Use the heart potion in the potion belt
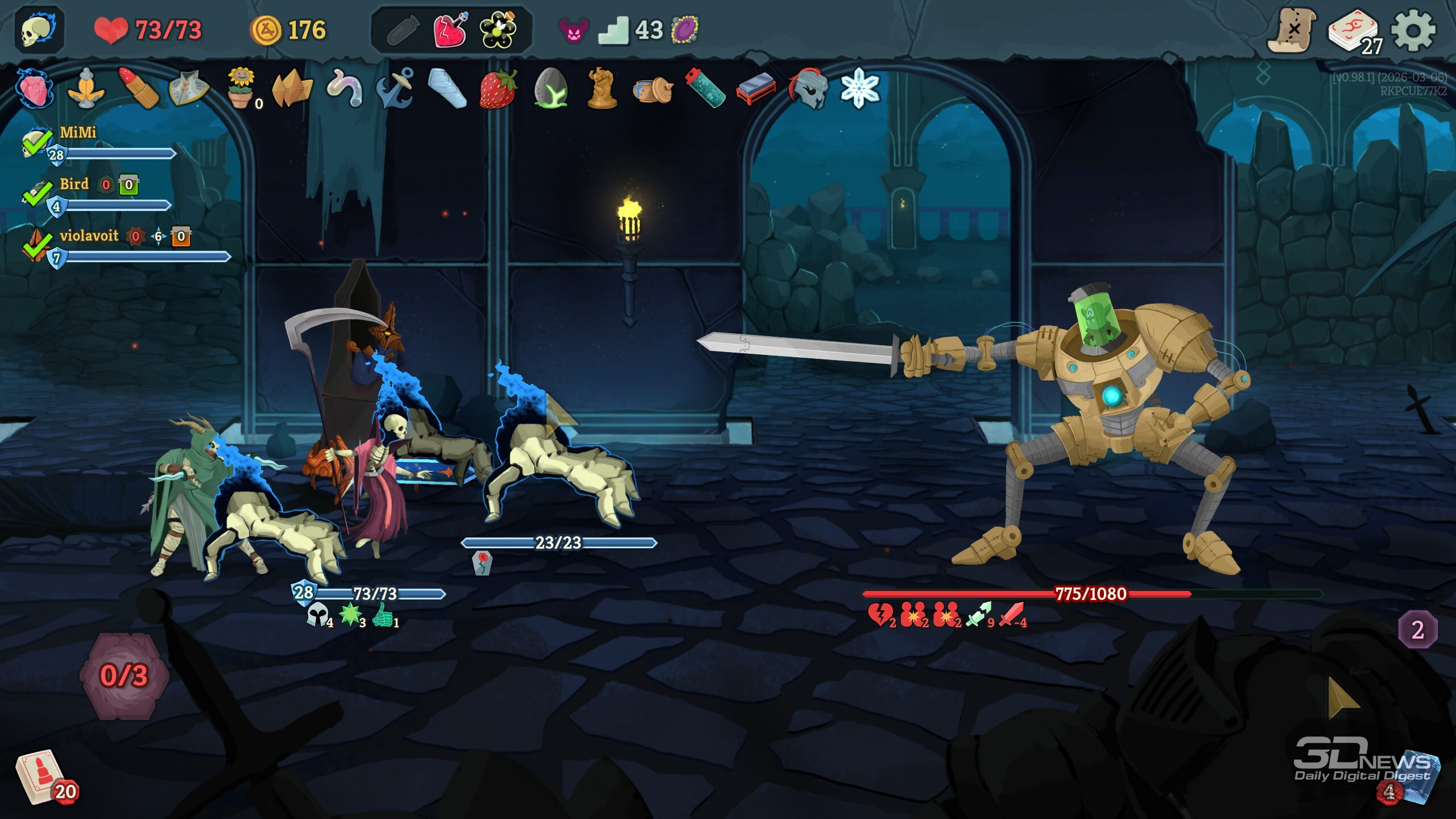 pos(450,30)
